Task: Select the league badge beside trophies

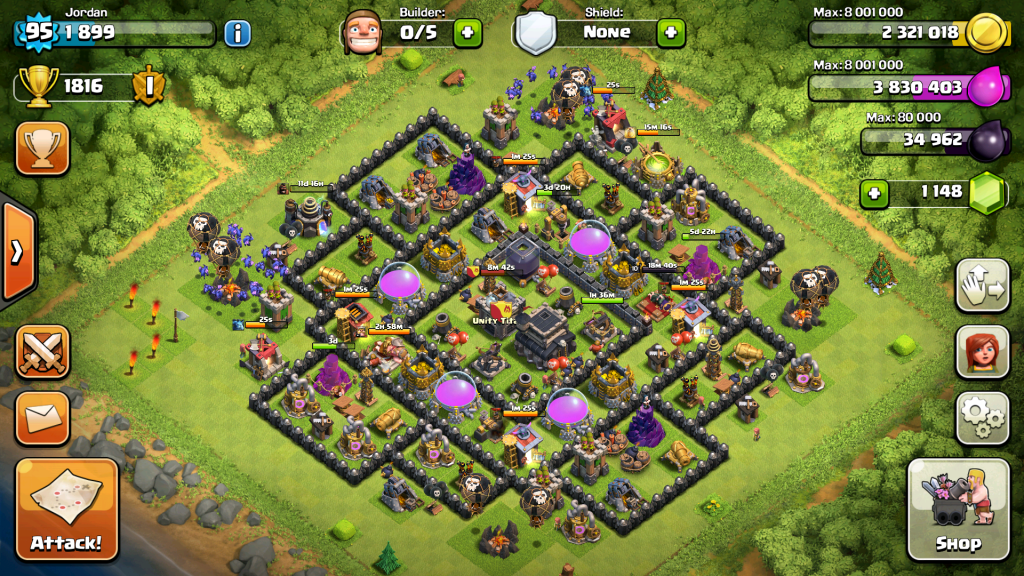Action: pyautogui.click(x=148, y=86)
